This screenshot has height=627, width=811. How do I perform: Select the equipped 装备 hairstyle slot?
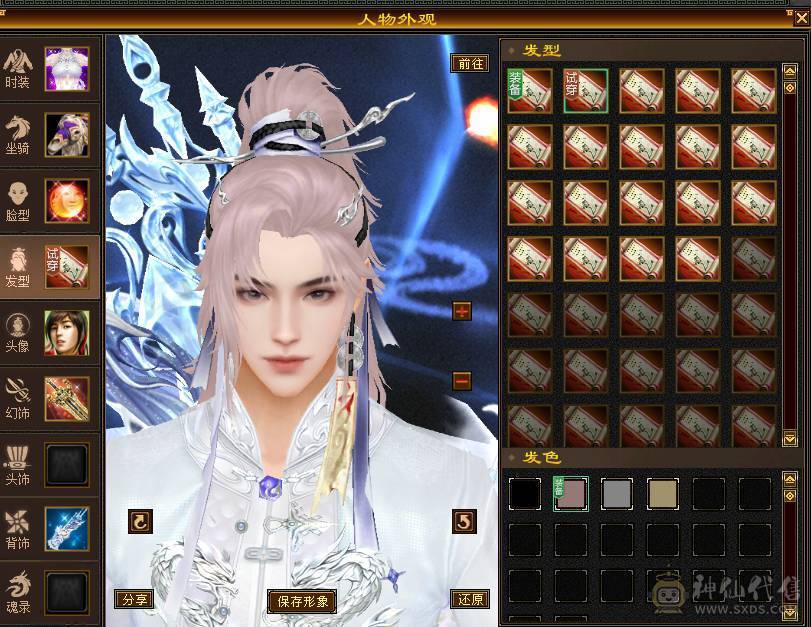click(529, 91)
